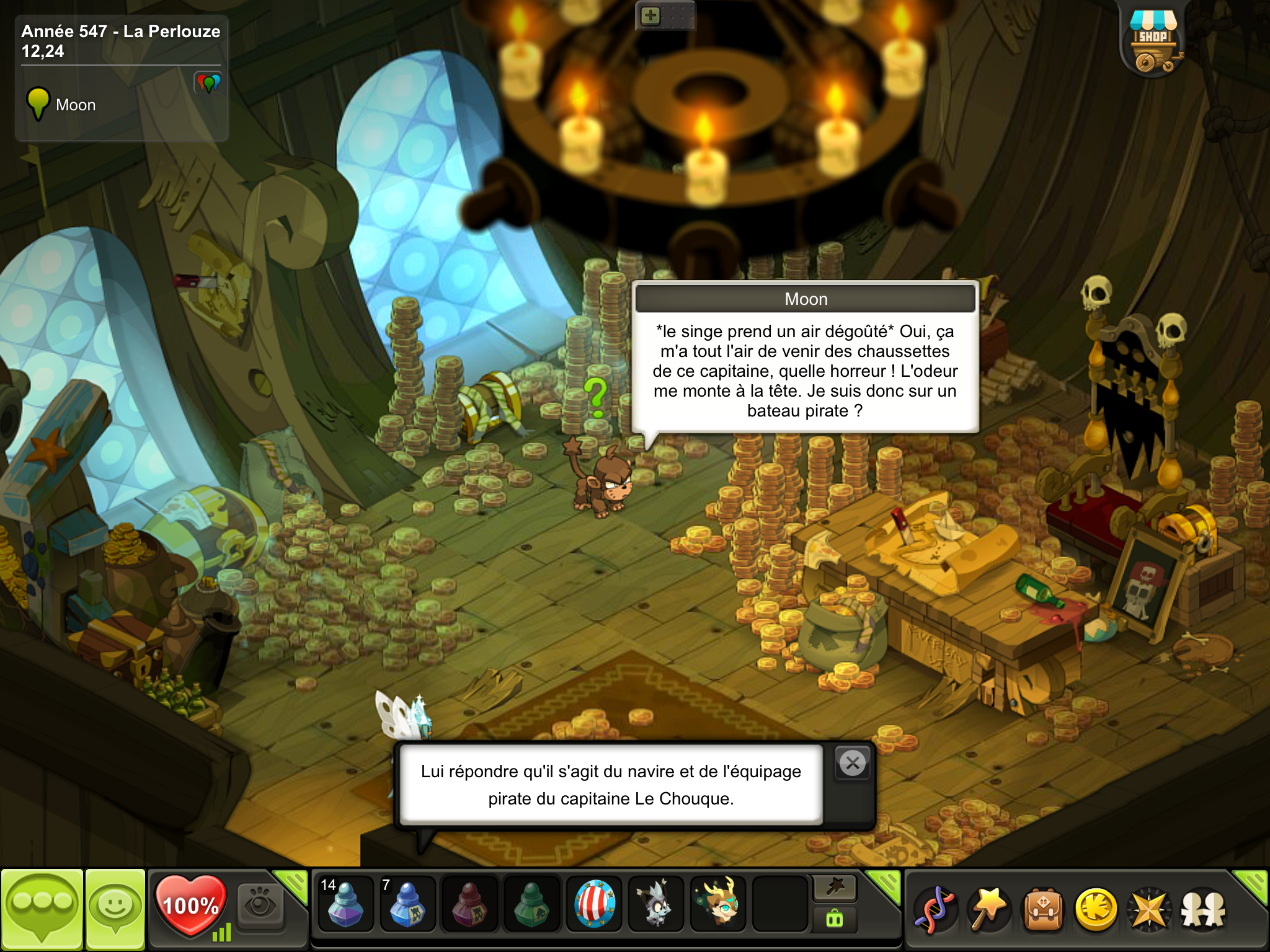Screen dimensions: 1270x952
Task: Use the purple potion with 14 count
Action: click(345, 905)
